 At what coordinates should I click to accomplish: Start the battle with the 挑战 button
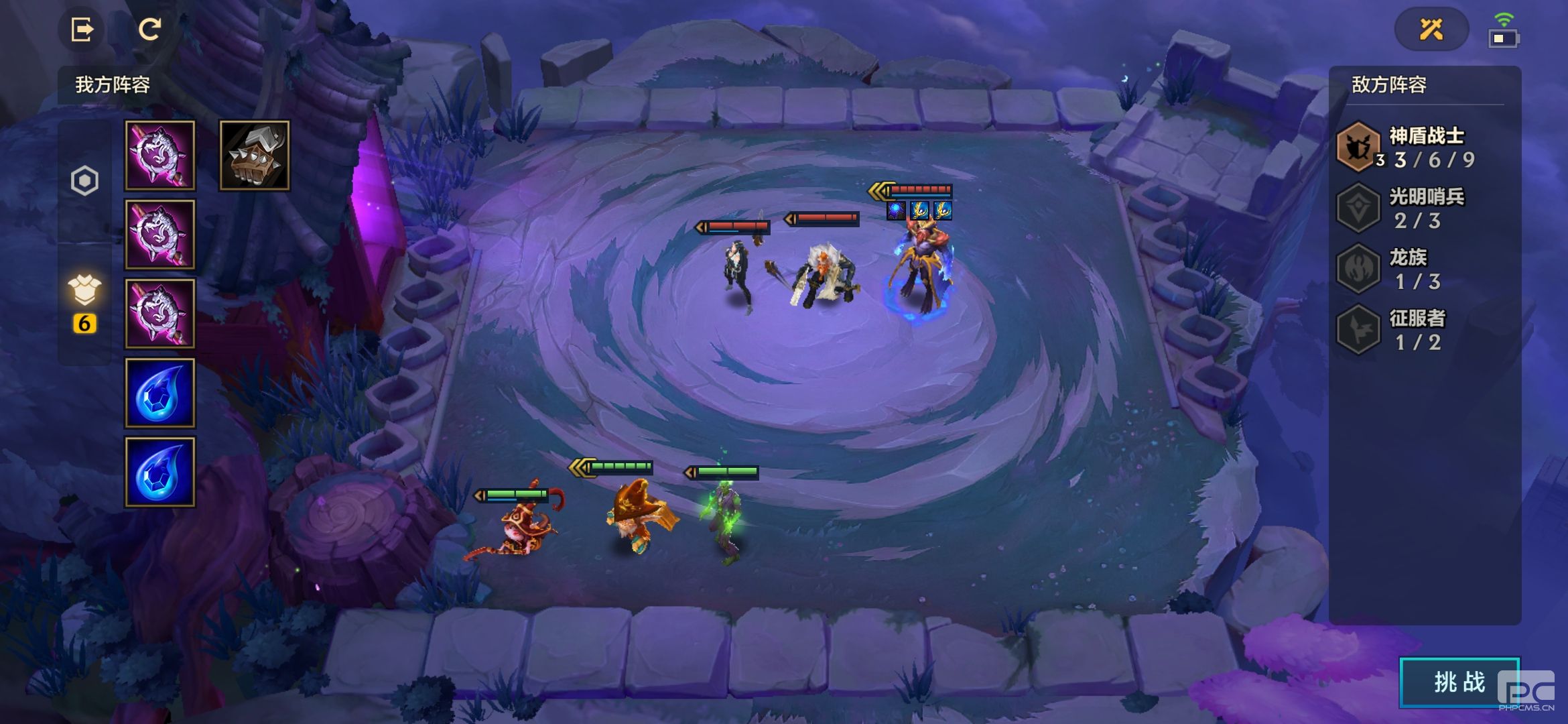tap(1459, 682)
